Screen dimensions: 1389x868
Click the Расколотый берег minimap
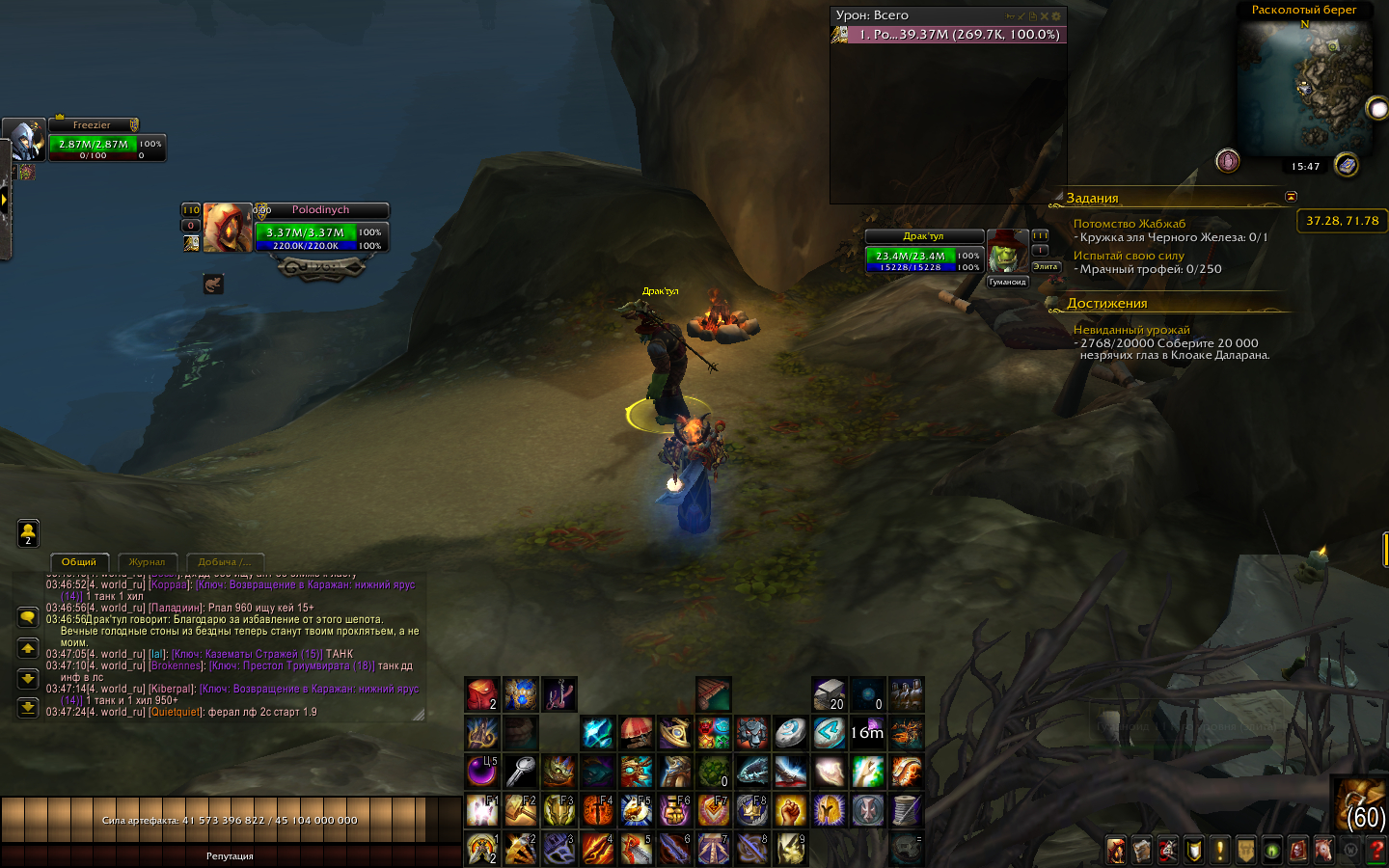tap(1304, 85)
